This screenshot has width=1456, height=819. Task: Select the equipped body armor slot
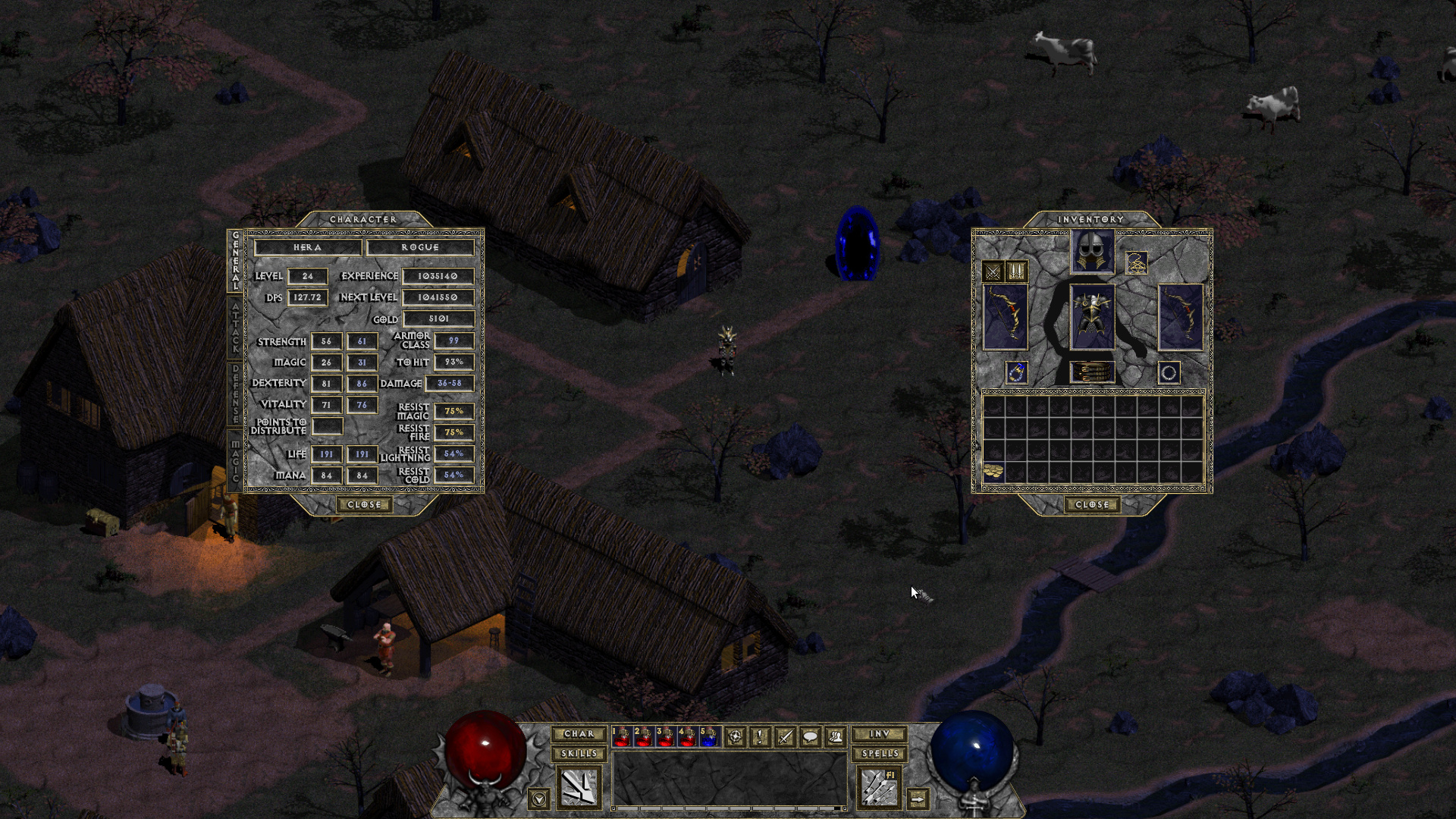(1092, 317)
